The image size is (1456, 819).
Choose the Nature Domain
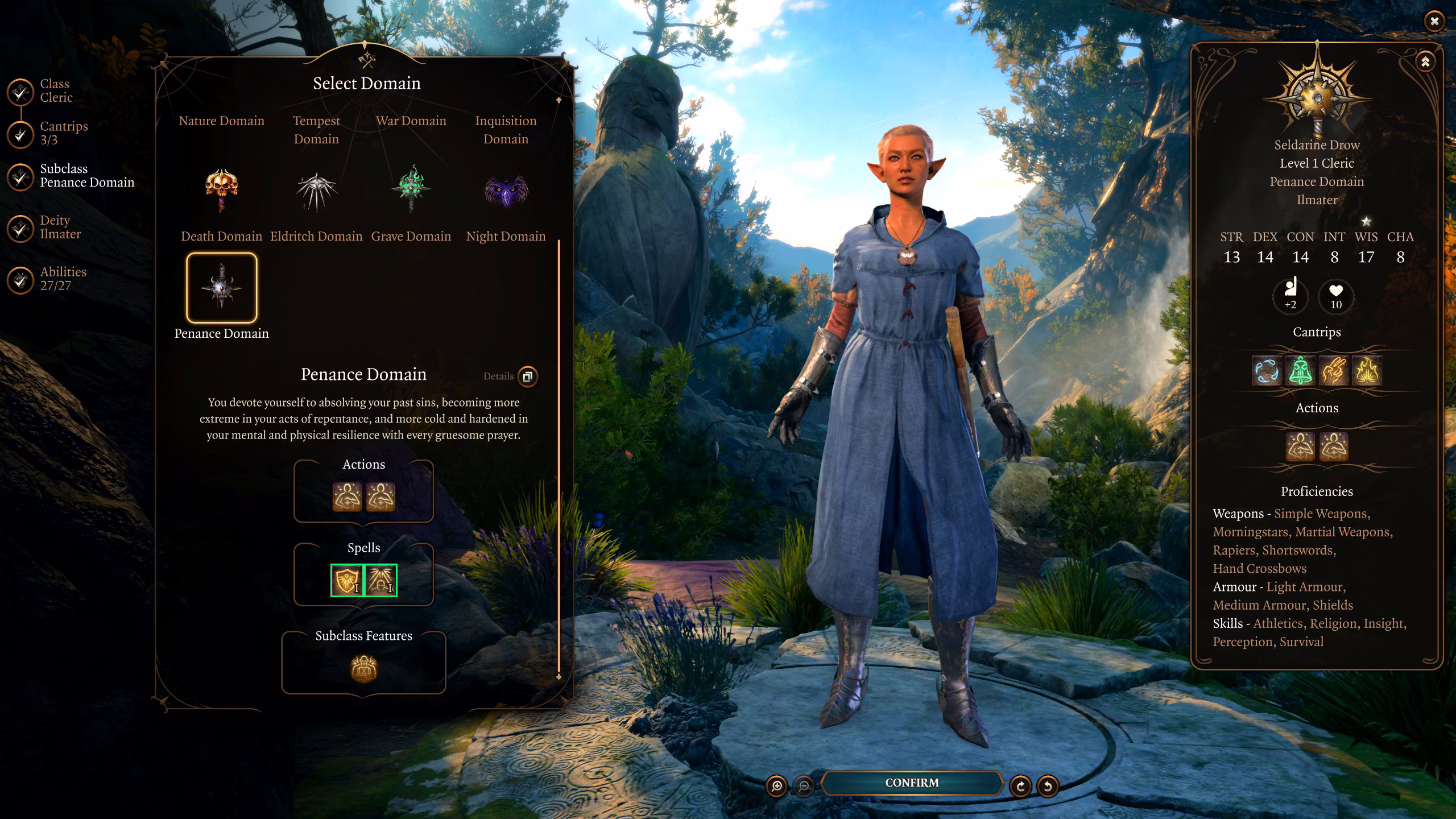pos(221,121)
